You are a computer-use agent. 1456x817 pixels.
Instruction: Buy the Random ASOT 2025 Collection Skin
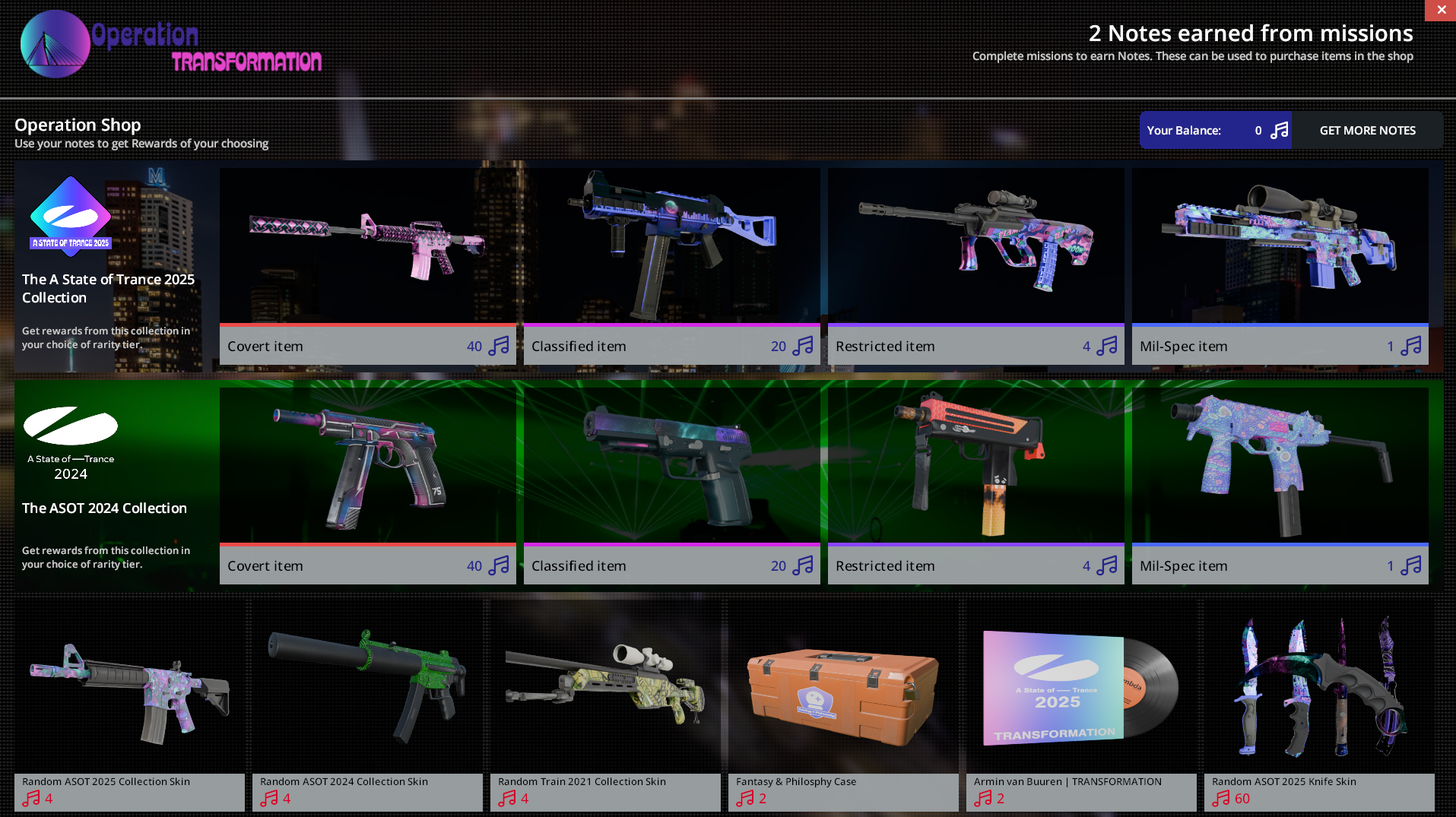coord(129,705)
